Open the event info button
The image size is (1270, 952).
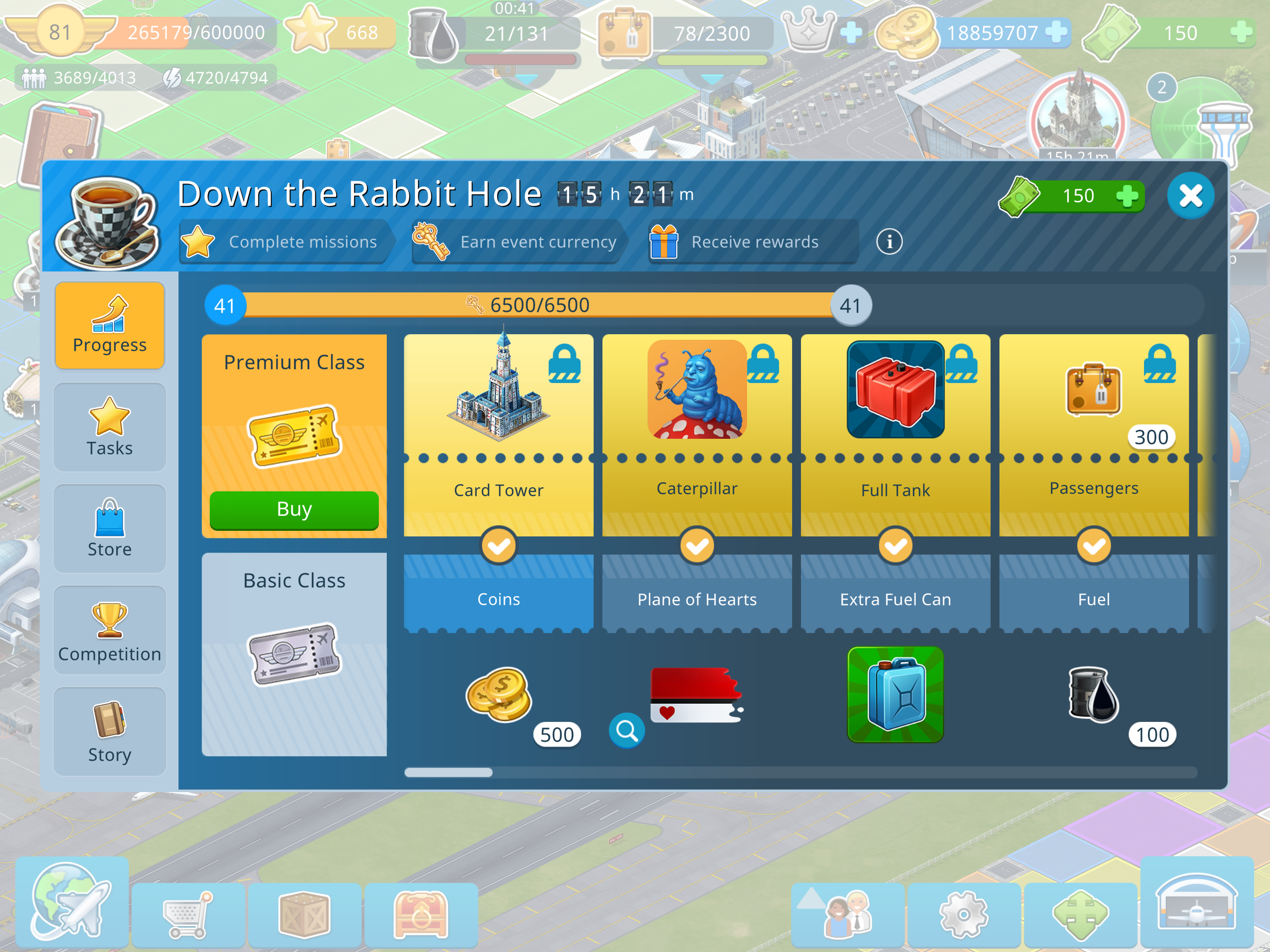[889, 242]
